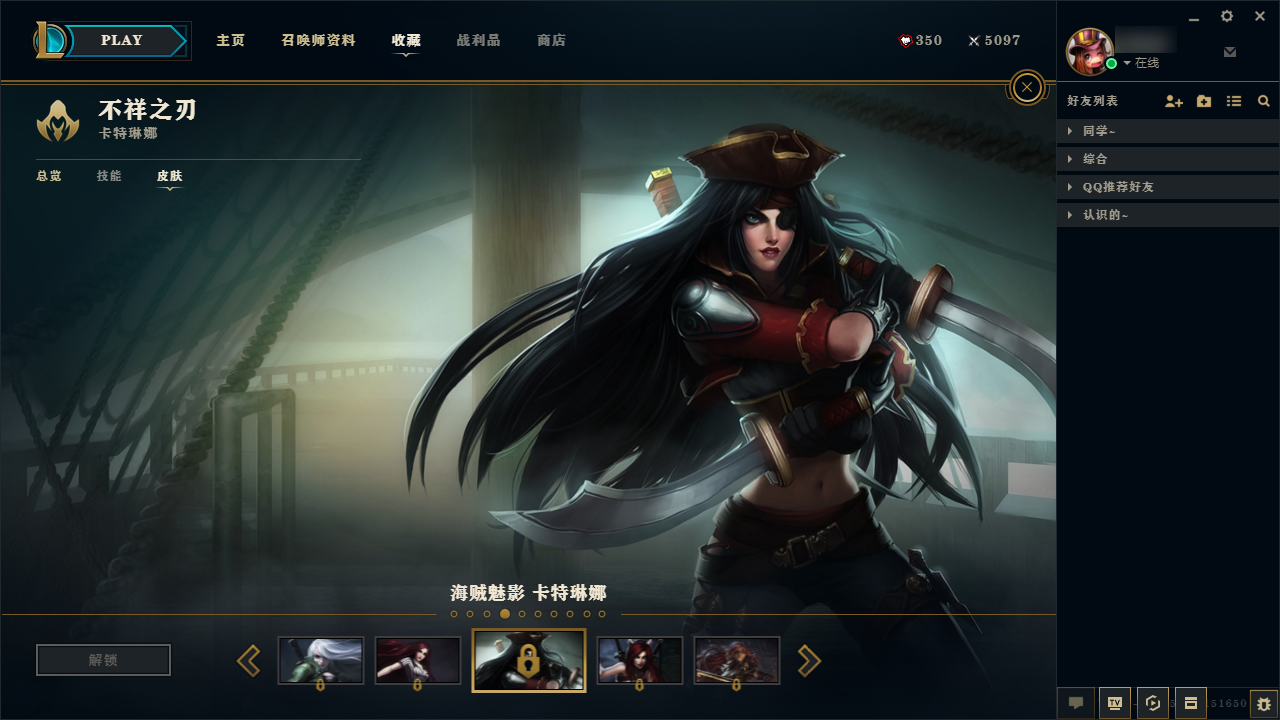Go to the 商店 store
The image size is (1280, 720).
click(551, 41)
